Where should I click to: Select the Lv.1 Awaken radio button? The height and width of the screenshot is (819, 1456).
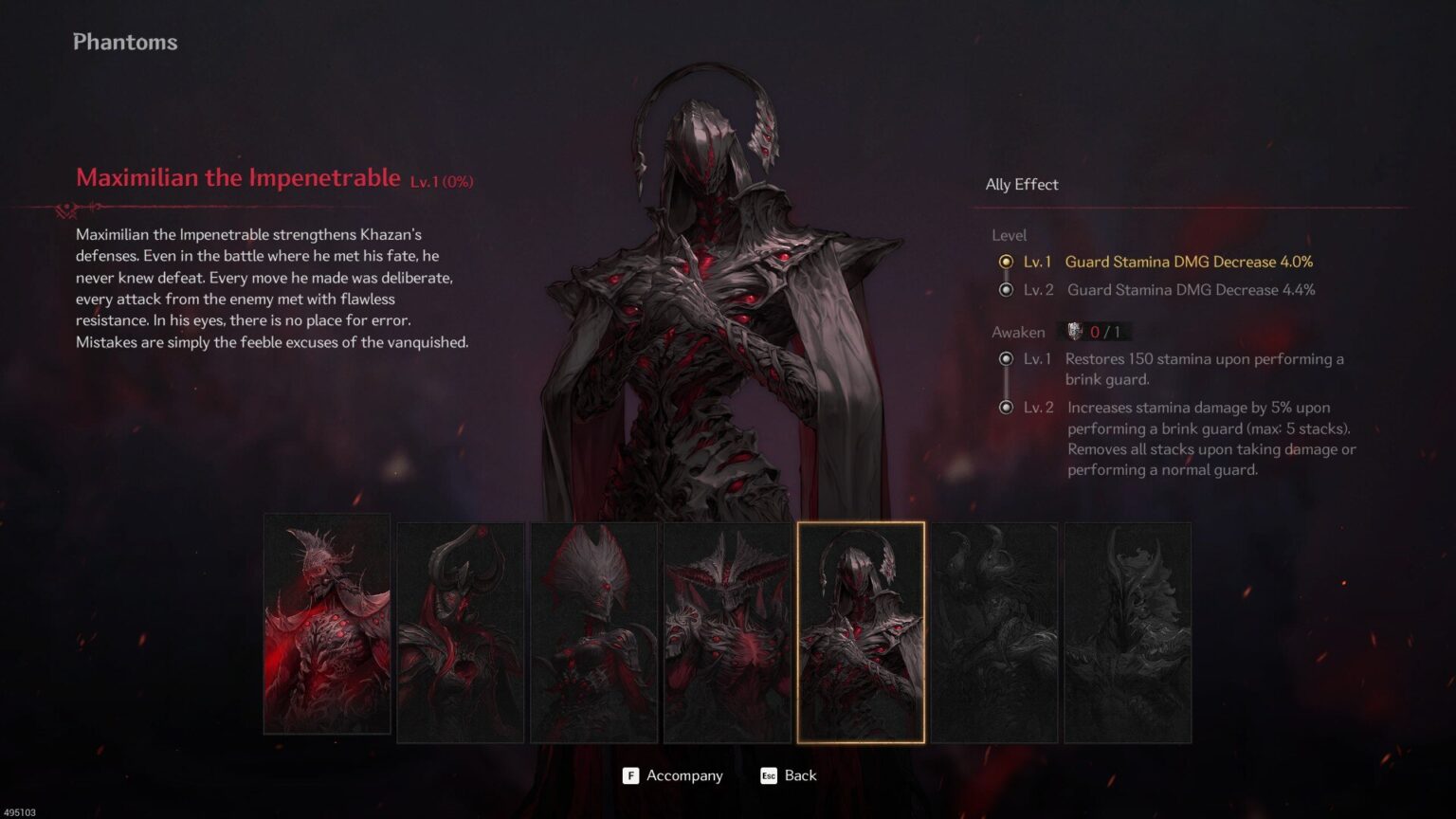pyautogui.click(x=1005, y=359)
